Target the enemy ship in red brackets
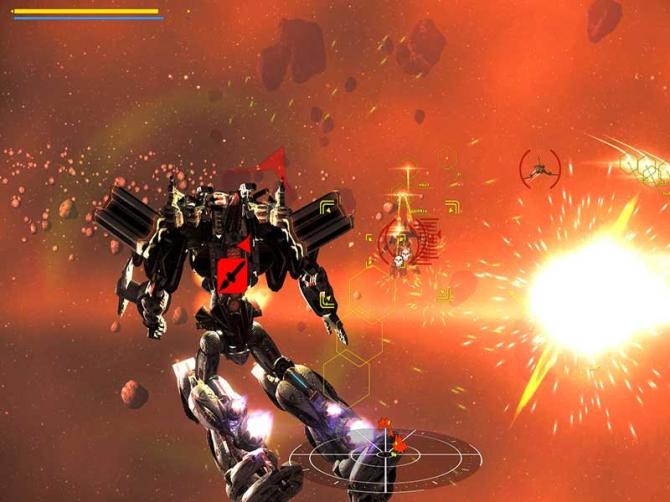The width and height of the screenshot is (670, 502). click(x=540, y=166)
